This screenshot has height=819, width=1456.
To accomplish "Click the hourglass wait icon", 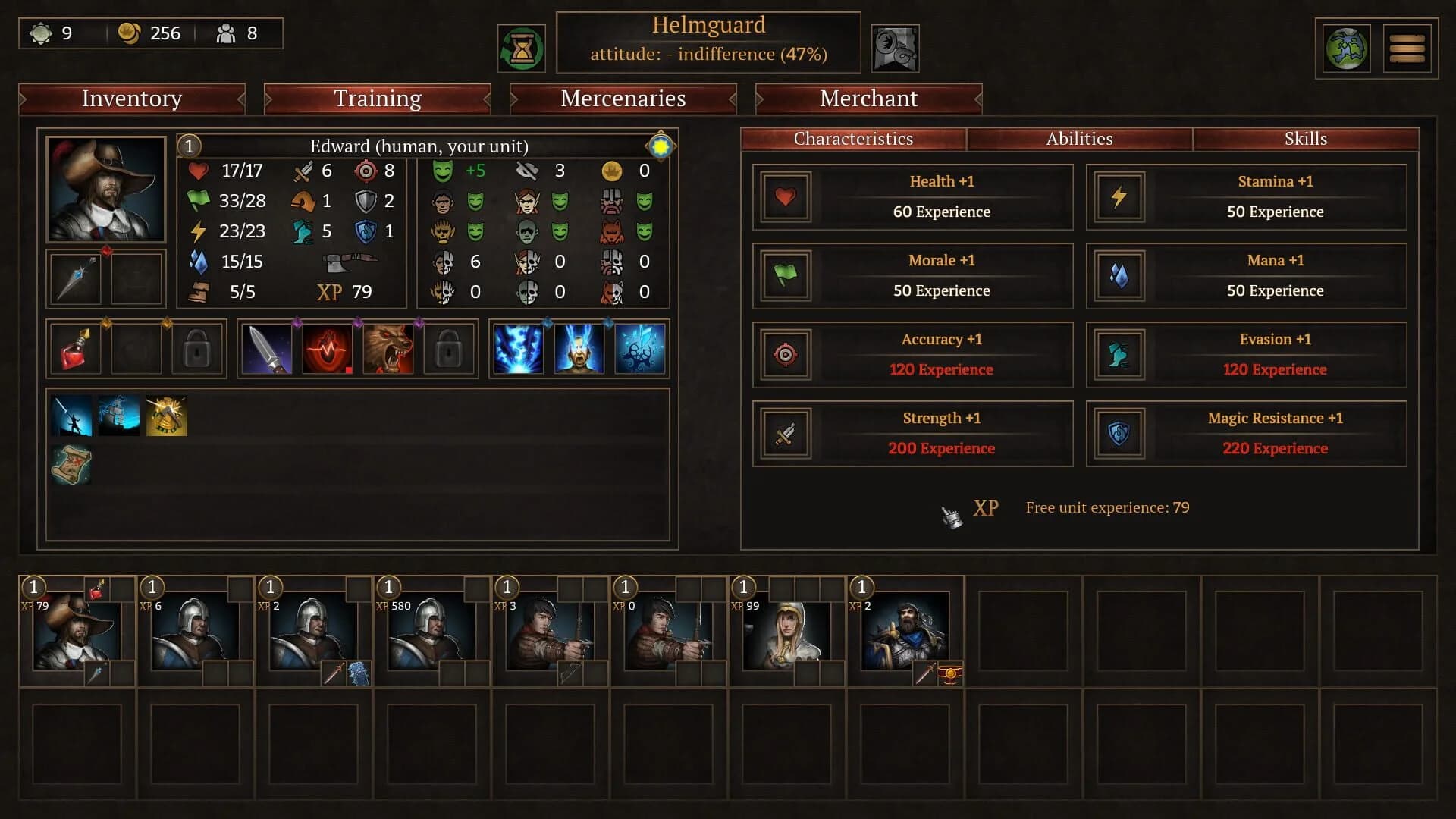I will click(x=522, y=48).
